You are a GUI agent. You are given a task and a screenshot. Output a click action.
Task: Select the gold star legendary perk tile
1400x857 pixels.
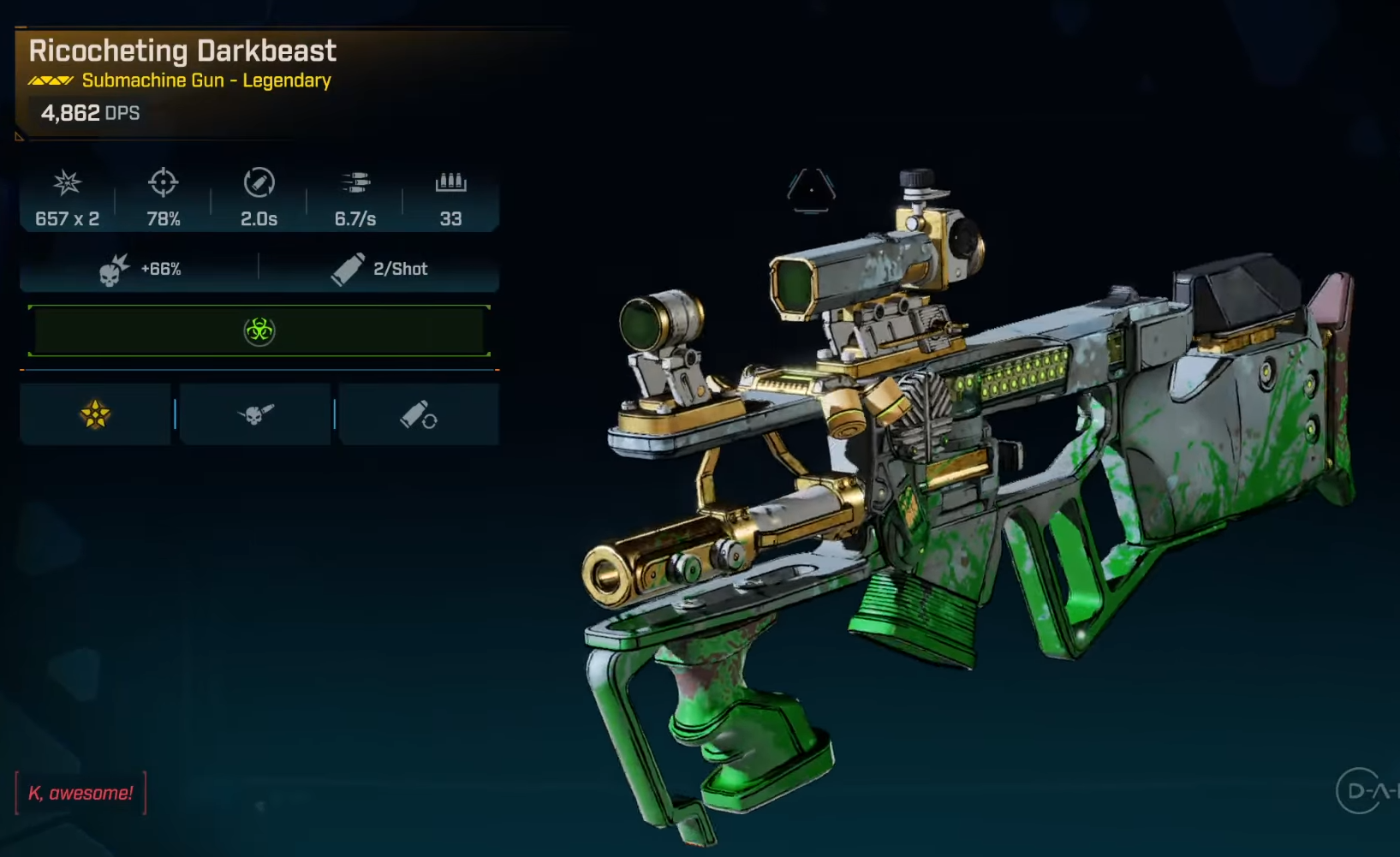(95, 415)
